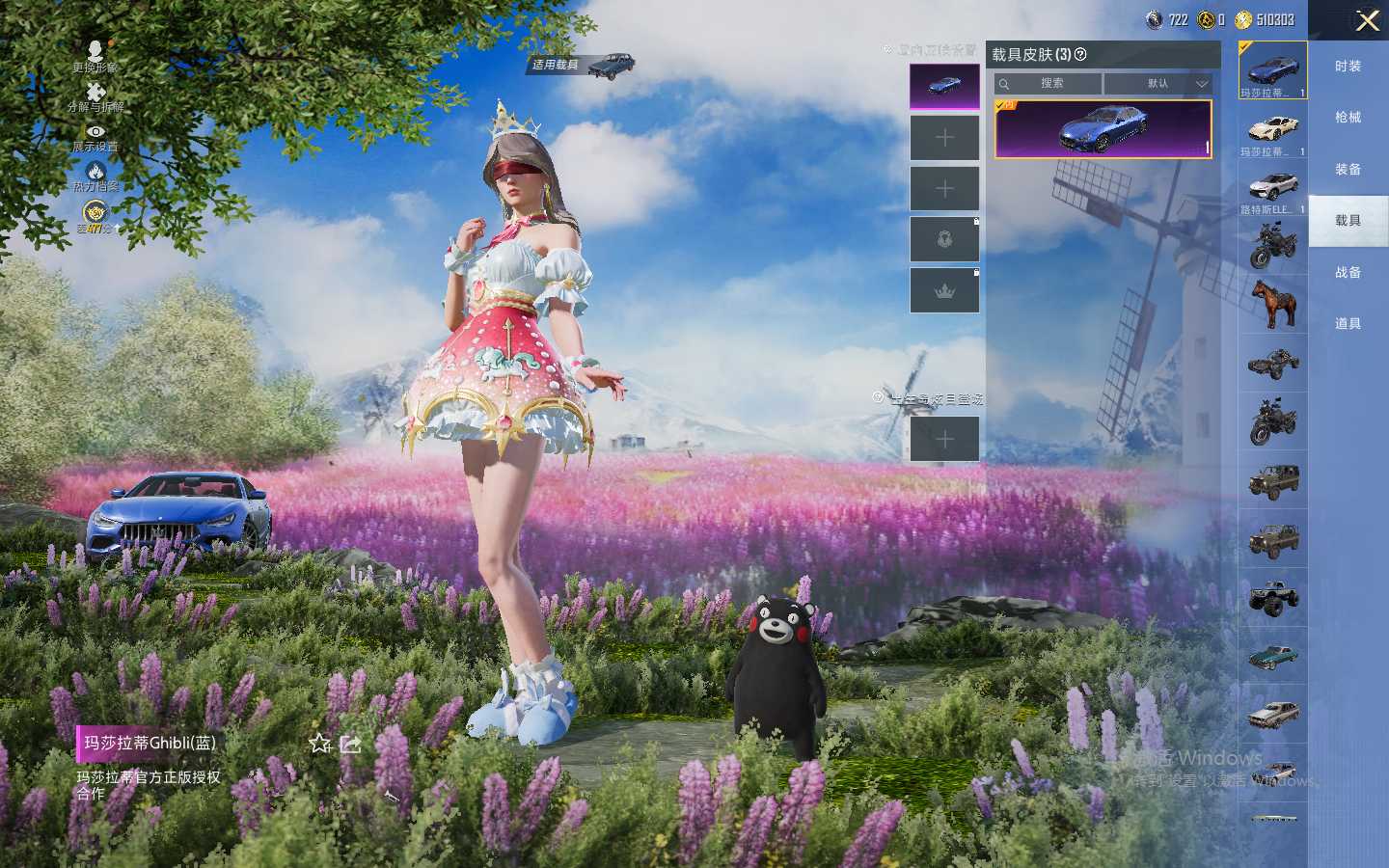Switch to the 时装 tab
This screenshot has height=868, width=1389.
(1348, 66)
